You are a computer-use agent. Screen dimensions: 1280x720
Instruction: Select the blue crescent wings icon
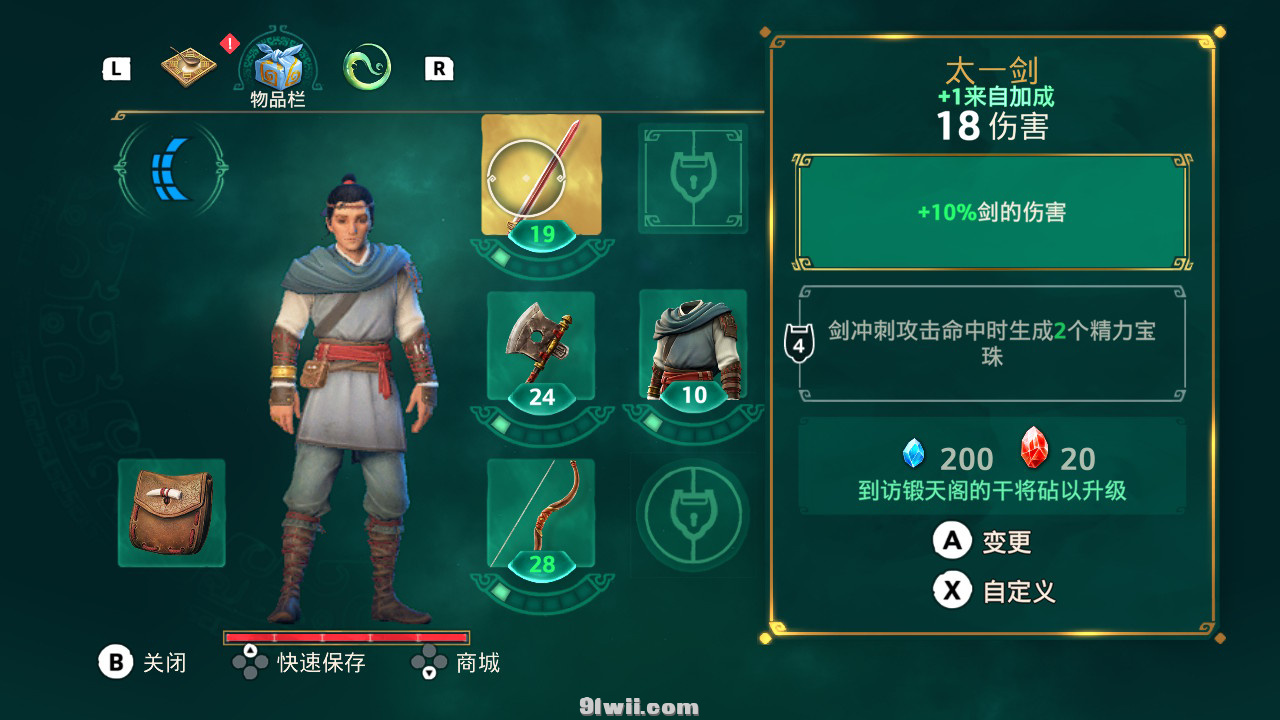pos(171,170)
